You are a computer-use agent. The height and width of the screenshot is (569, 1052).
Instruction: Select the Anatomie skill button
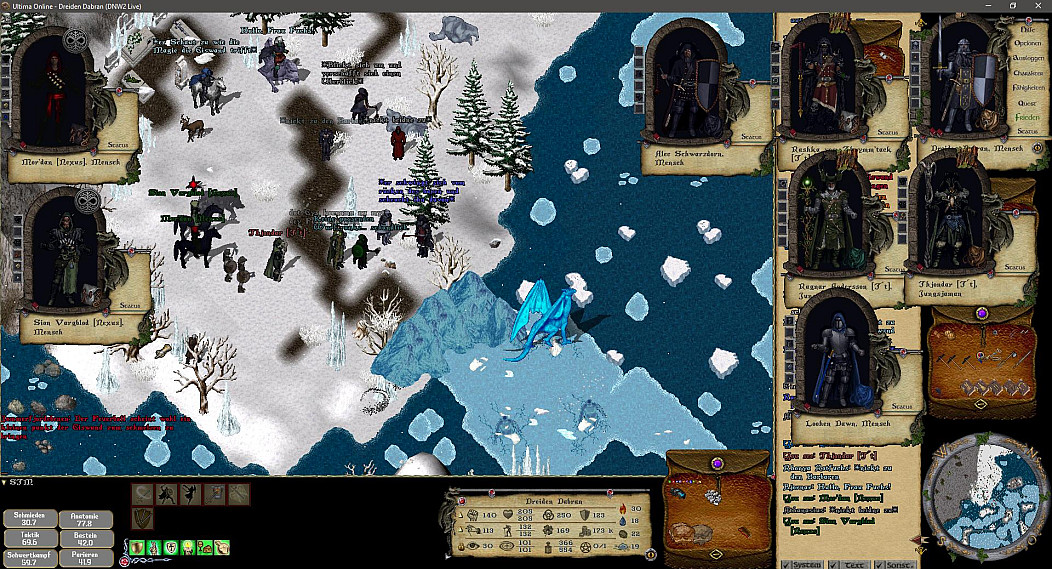tap(85, 518)
